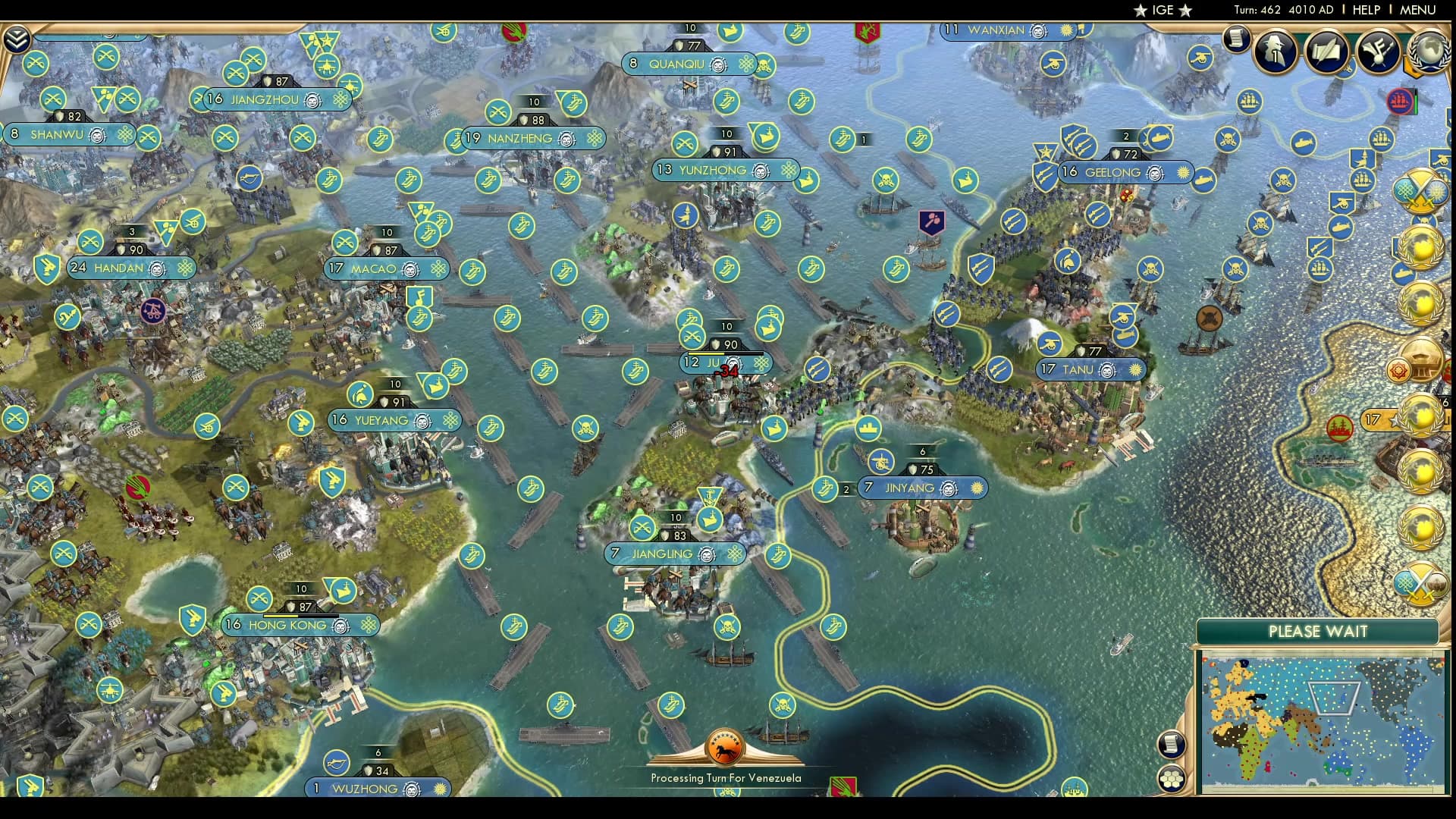Viewport: 1456px width, 819px height.
Task: Open the notification log scroll icon top-right
Action: coord(1235,40)
